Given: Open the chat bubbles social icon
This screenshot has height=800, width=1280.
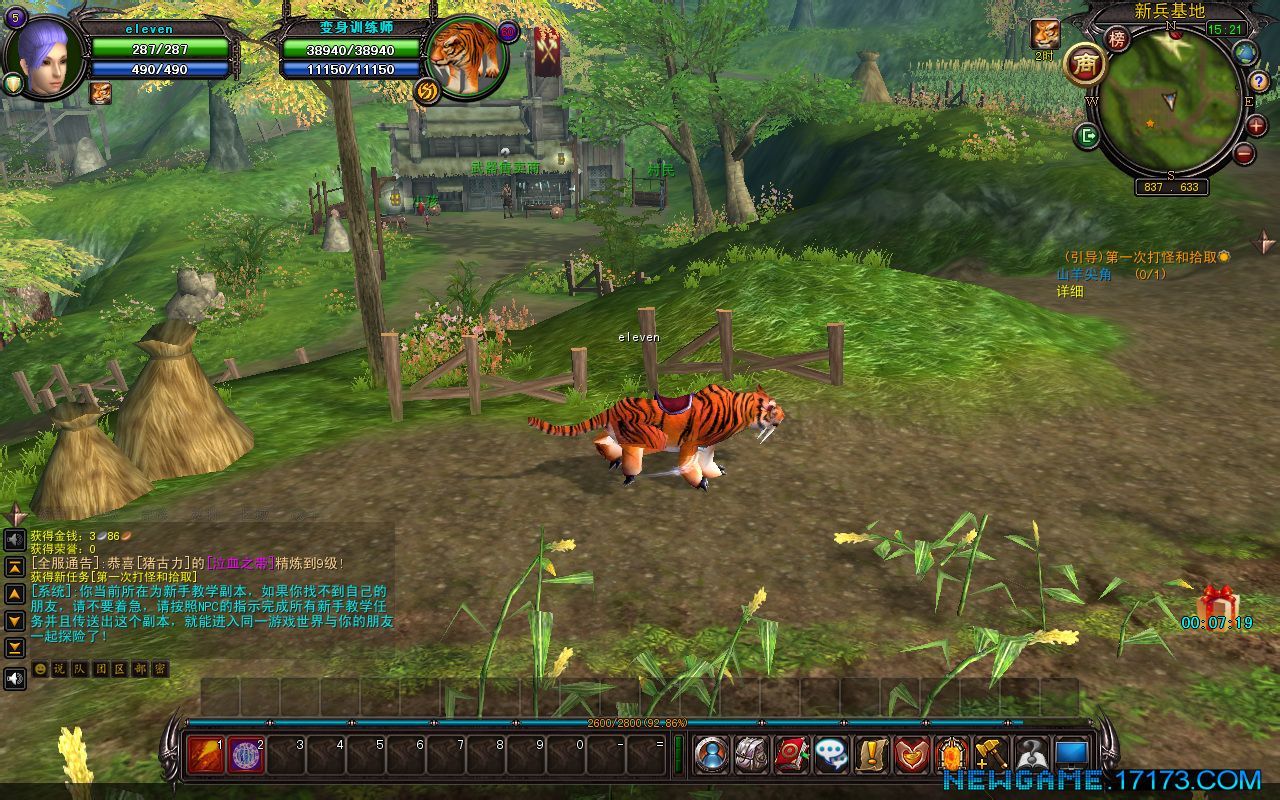Looking at the screenshot, I should 831,754.
